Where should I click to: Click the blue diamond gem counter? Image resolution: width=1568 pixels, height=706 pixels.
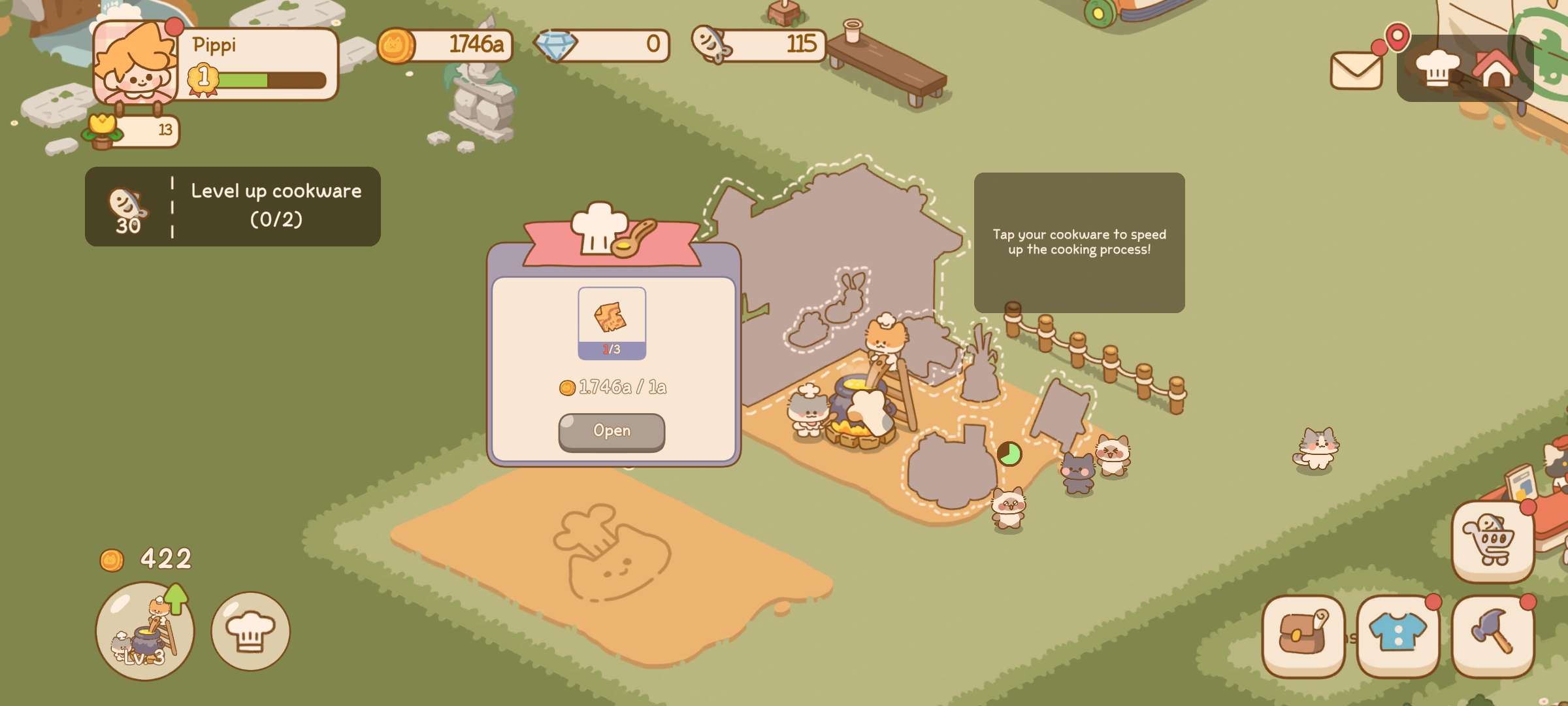tap(601, 45)
